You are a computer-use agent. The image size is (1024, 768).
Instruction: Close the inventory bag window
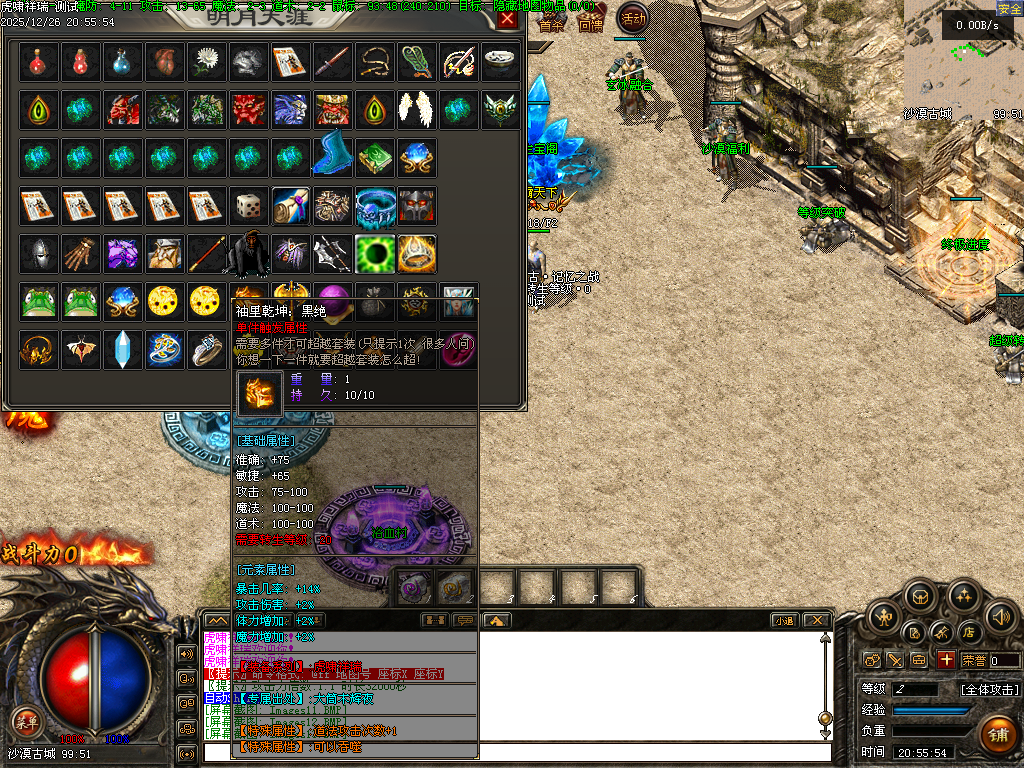coord(508,19)
